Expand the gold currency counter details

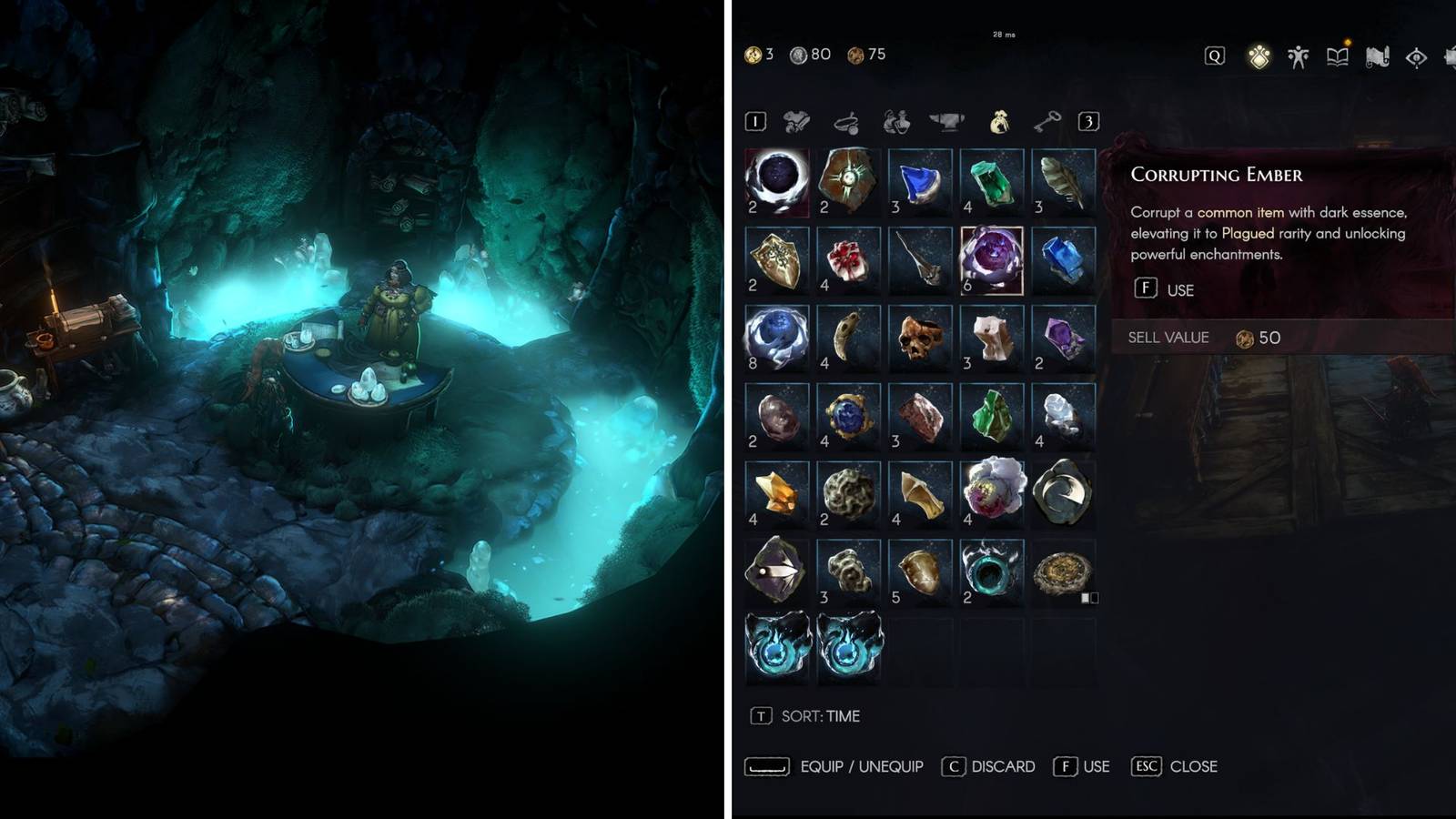[757, 55]
